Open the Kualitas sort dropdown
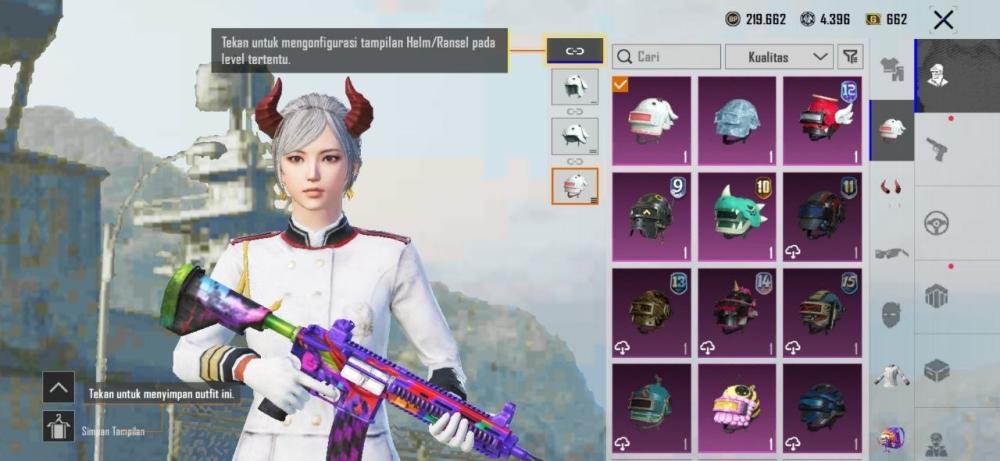 [x=779, y=57]
